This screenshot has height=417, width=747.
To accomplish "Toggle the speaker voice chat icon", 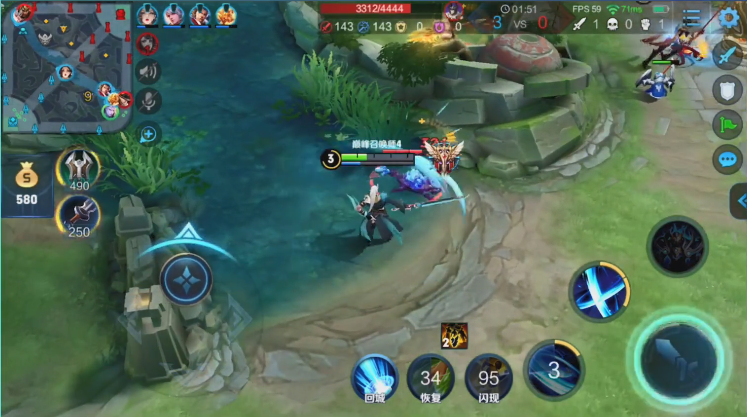I will pyautogui.click(x=148, y=71).
